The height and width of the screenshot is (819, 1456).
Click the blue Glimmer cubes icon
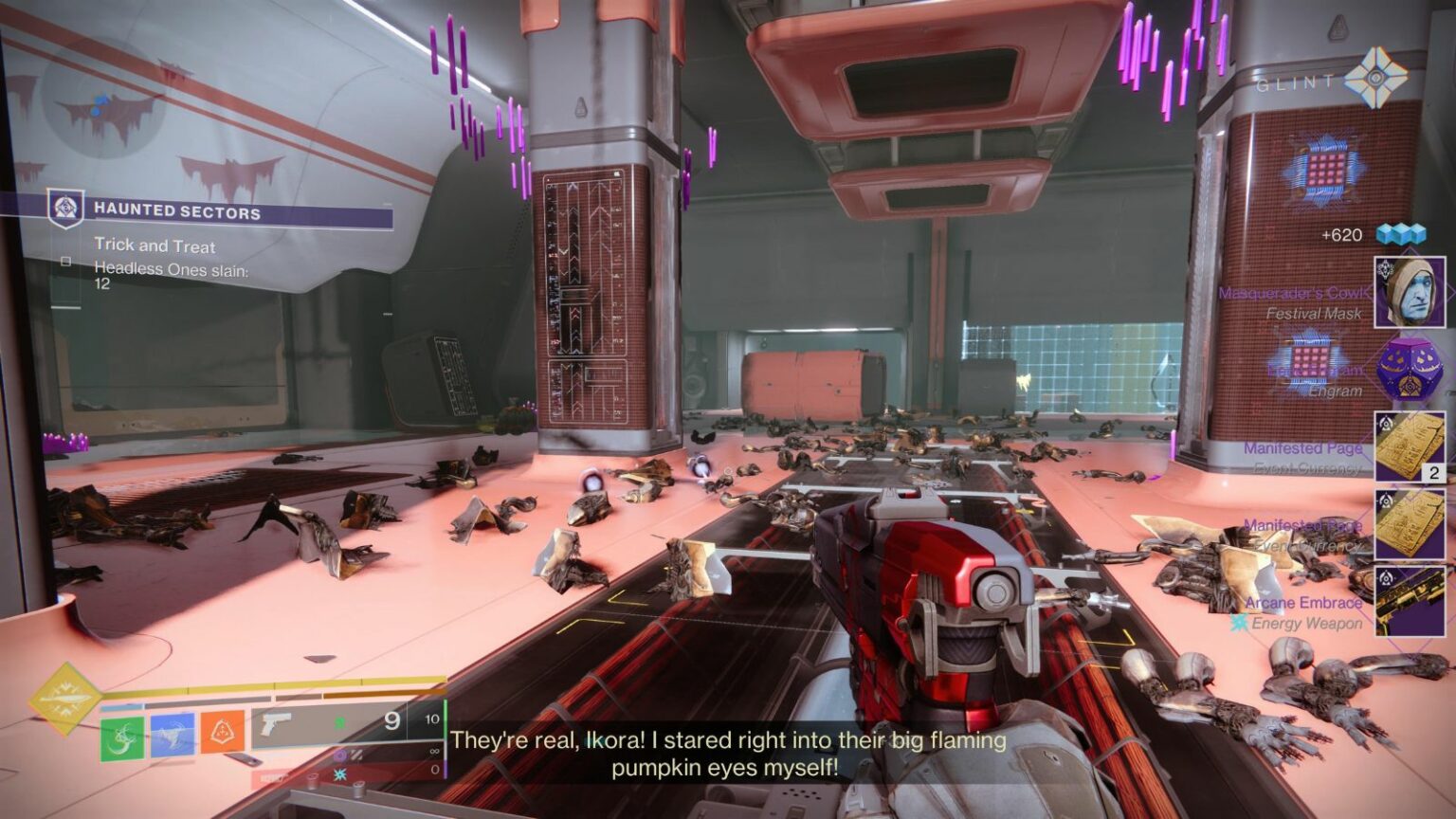[1401, 234]
